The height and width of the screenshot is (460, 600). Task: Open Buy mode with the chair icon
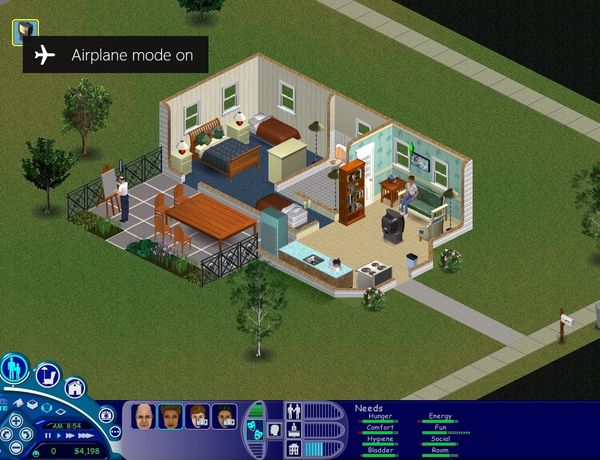pyautogui.click(x=48, y=374)
